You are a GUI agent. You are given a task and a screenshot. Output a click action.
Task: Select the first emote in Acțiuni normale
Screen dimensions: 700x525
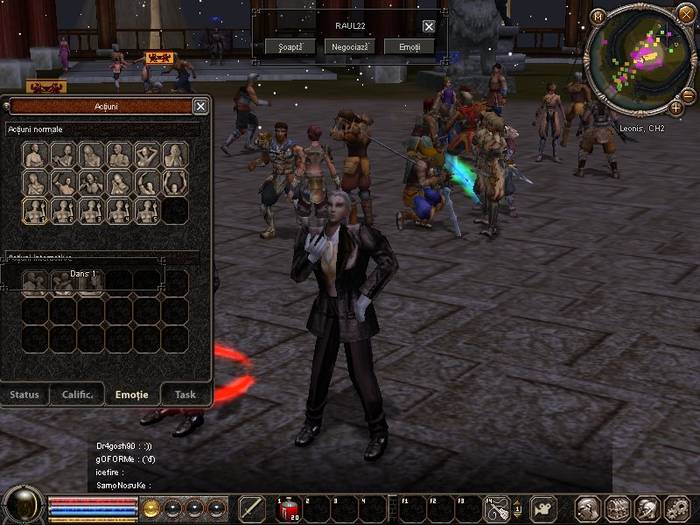pos(35,155)
